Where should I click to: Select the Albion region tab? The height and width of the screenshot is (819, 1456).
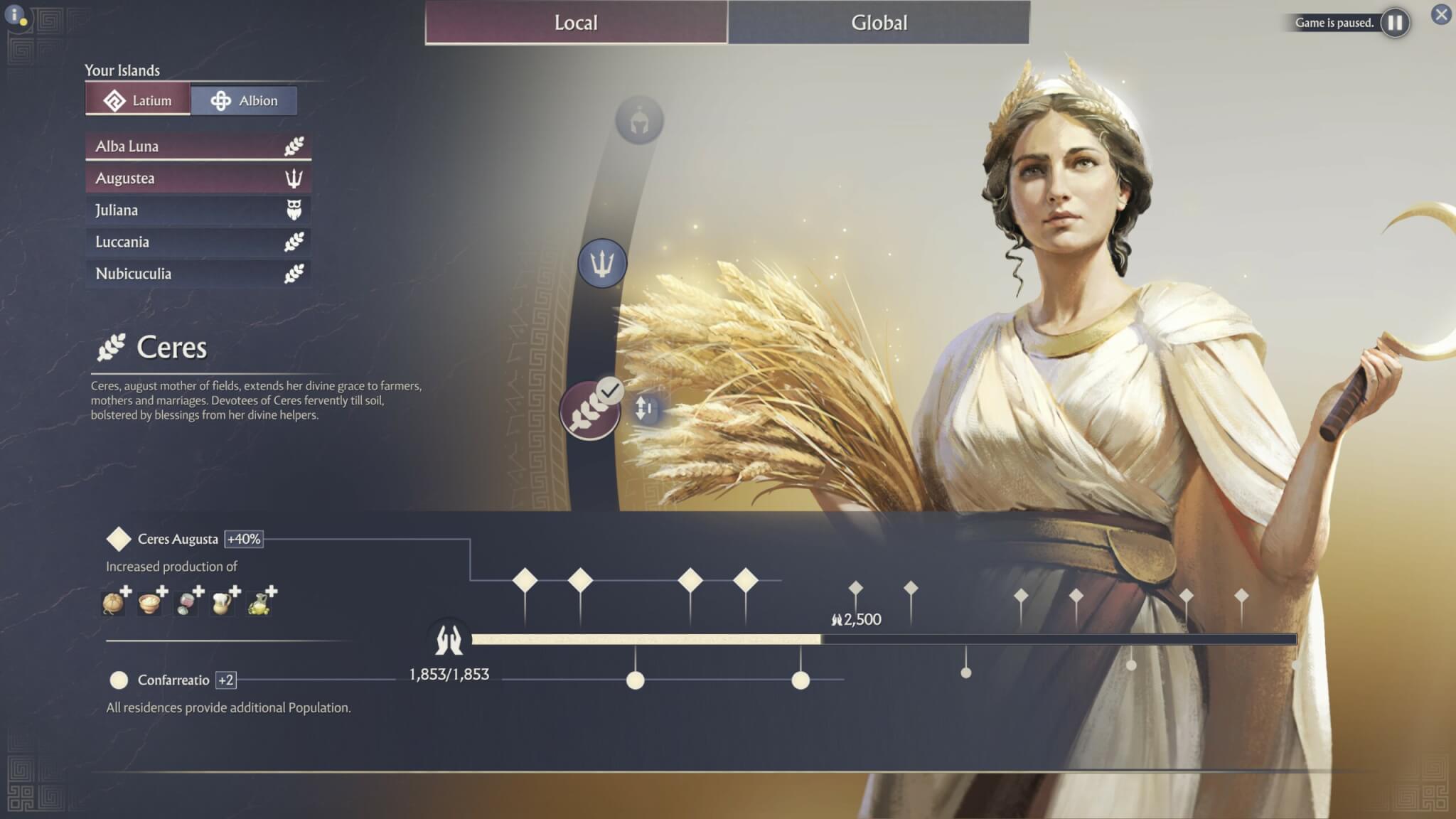click(x=244, y=100)
